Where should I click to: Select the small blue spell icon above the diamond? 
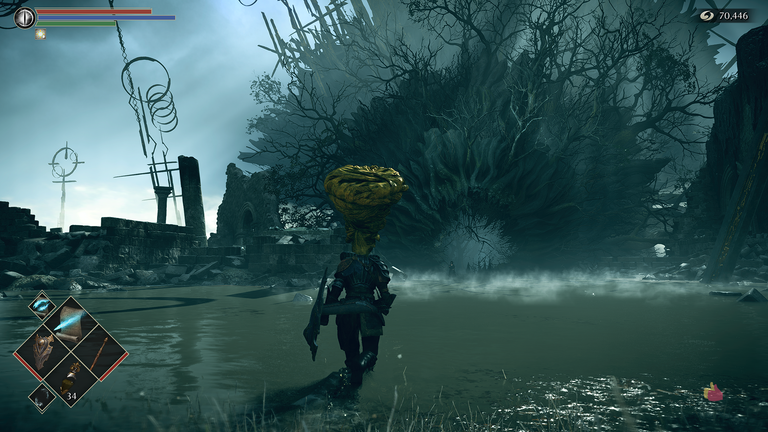click(x=42, y=305)
